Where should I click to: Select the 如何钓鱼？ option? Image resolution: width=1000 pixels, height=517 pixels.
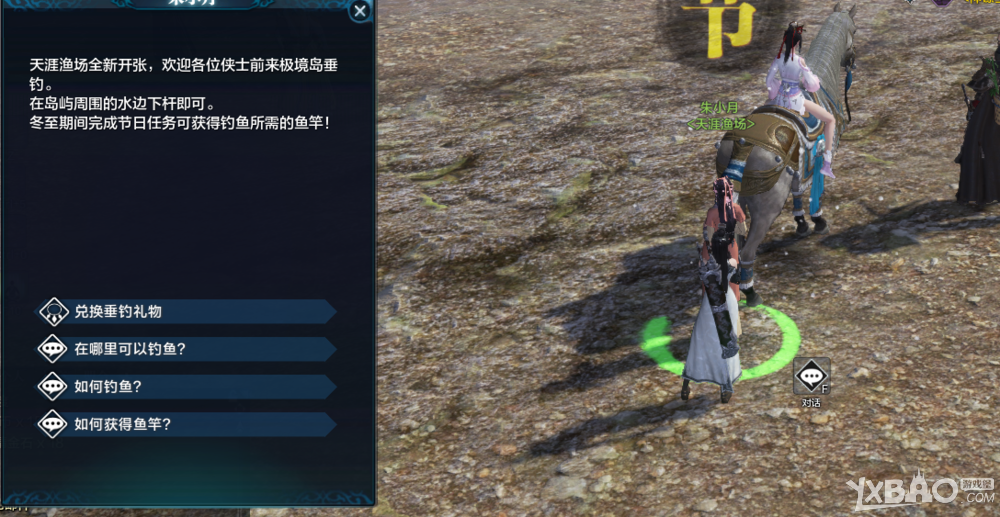pos(185,387)
